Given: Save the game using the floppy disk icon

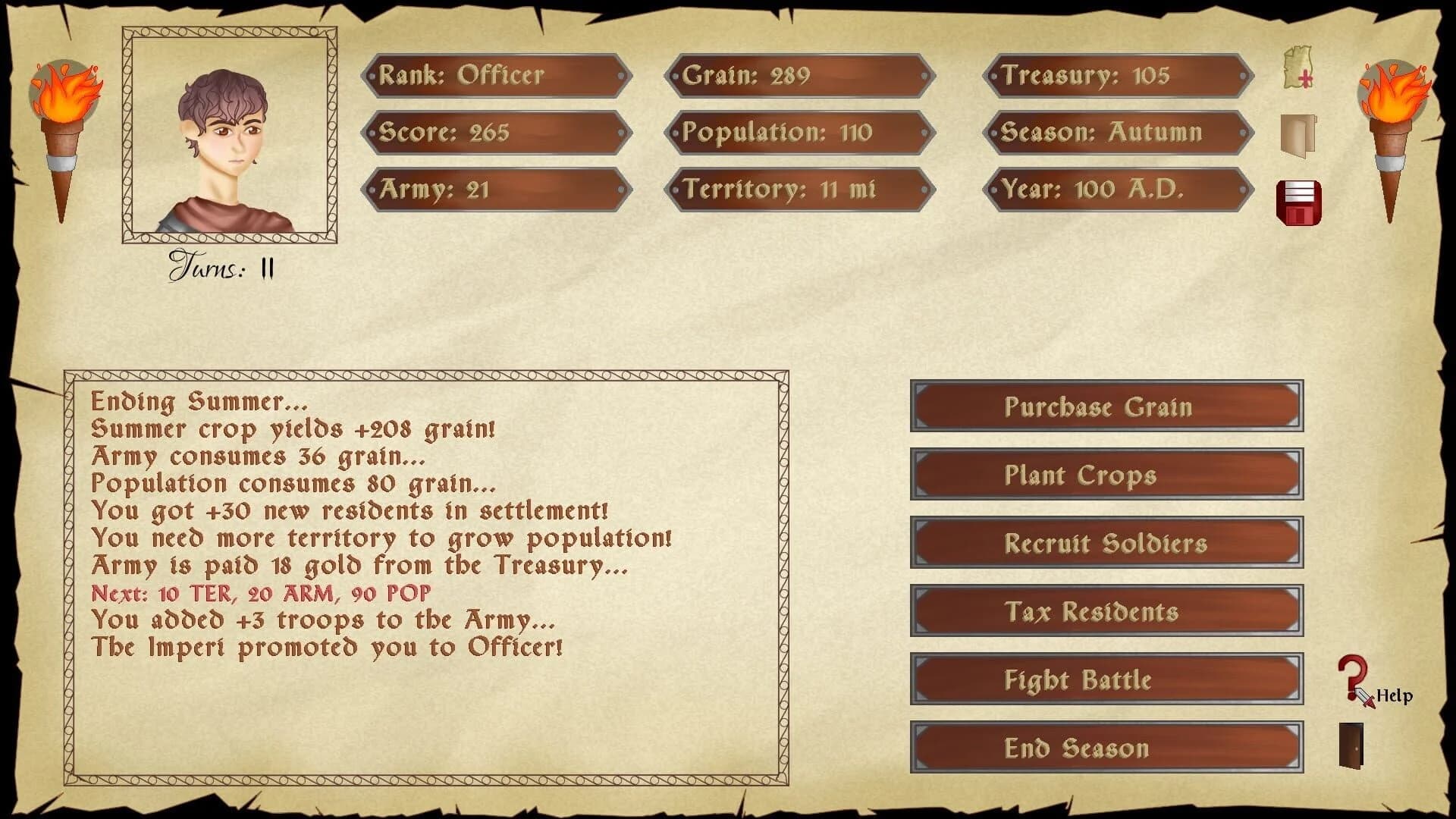Looking at the screenshot, I should 1298,201.
